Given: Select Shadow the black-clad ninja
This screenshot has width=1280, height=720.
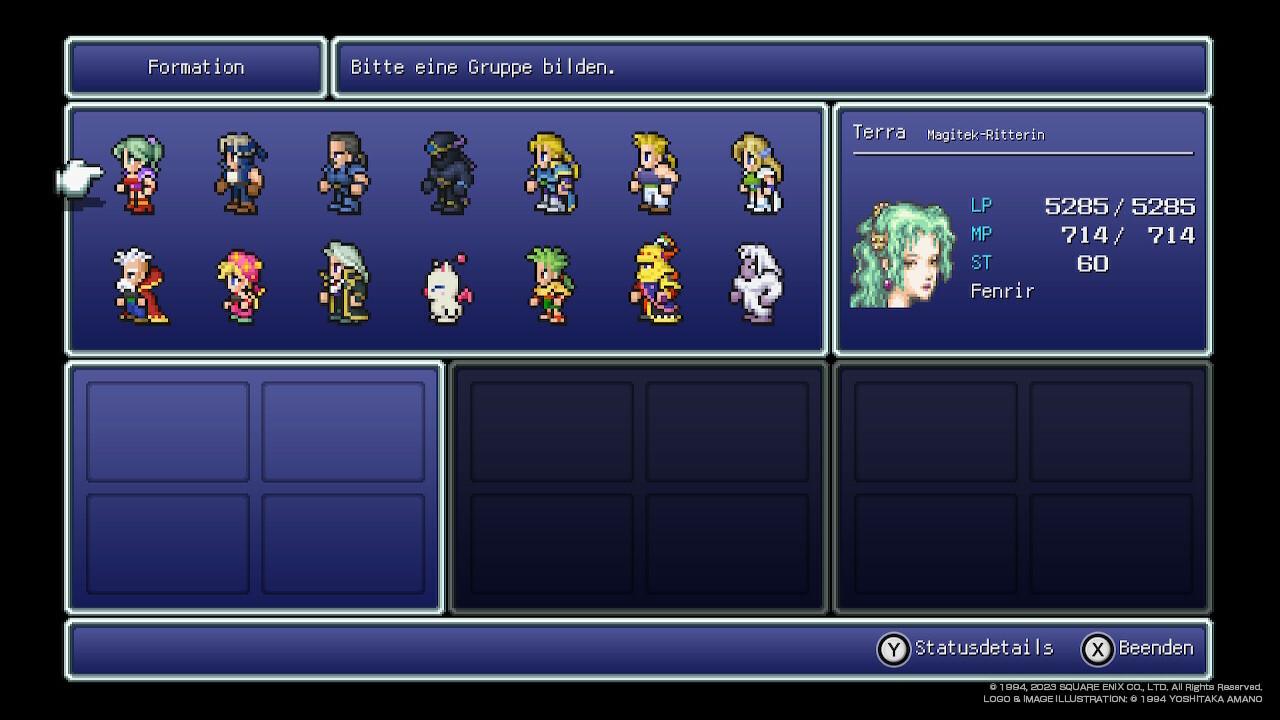Looking at the screenshot, I should pyautogui.click(x=447, y=175).
